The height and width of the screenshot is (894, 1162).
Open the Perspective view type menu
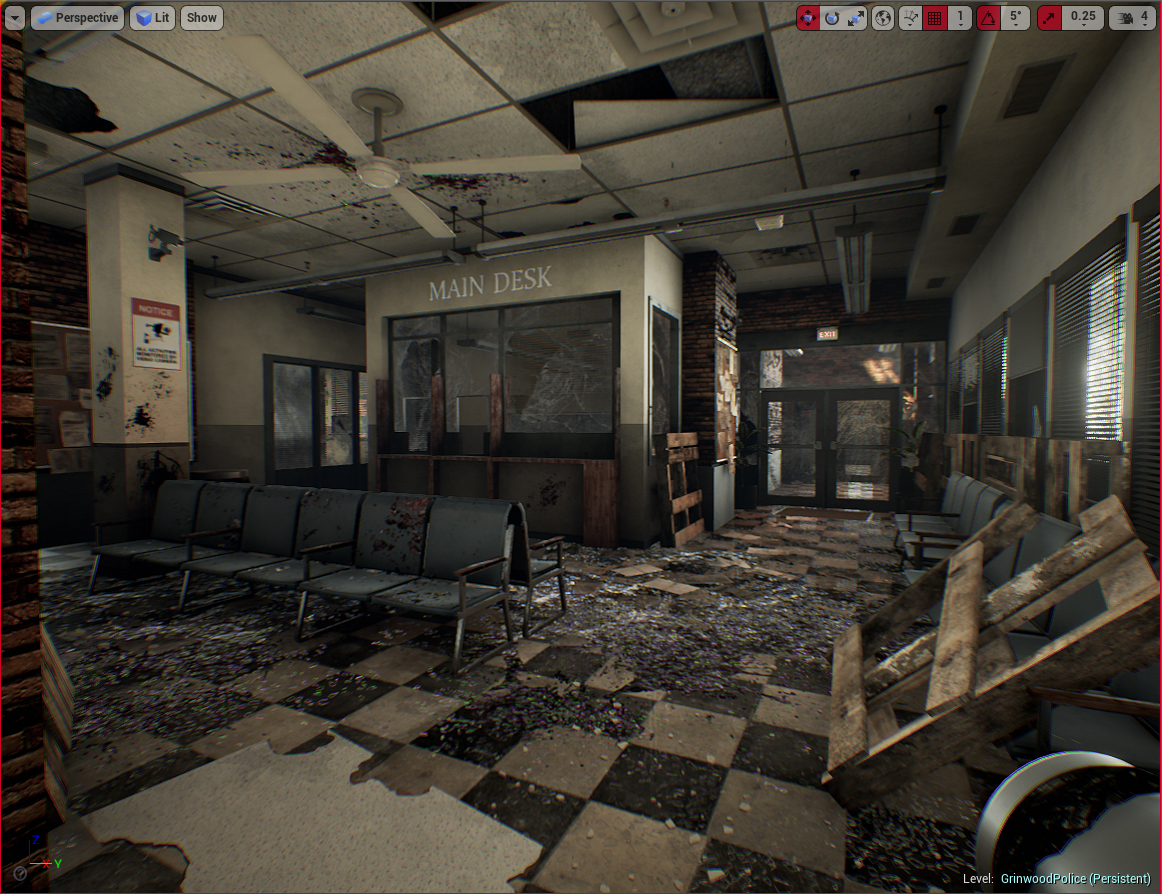point(77,17)
